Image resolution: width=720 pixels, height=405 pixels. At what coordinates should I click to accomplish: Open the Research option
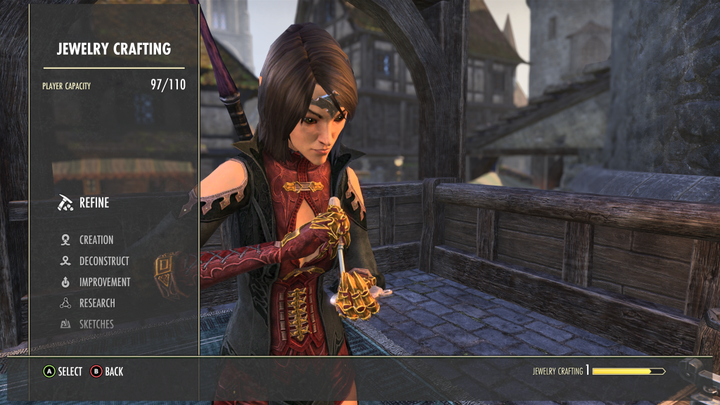[97, 303]
